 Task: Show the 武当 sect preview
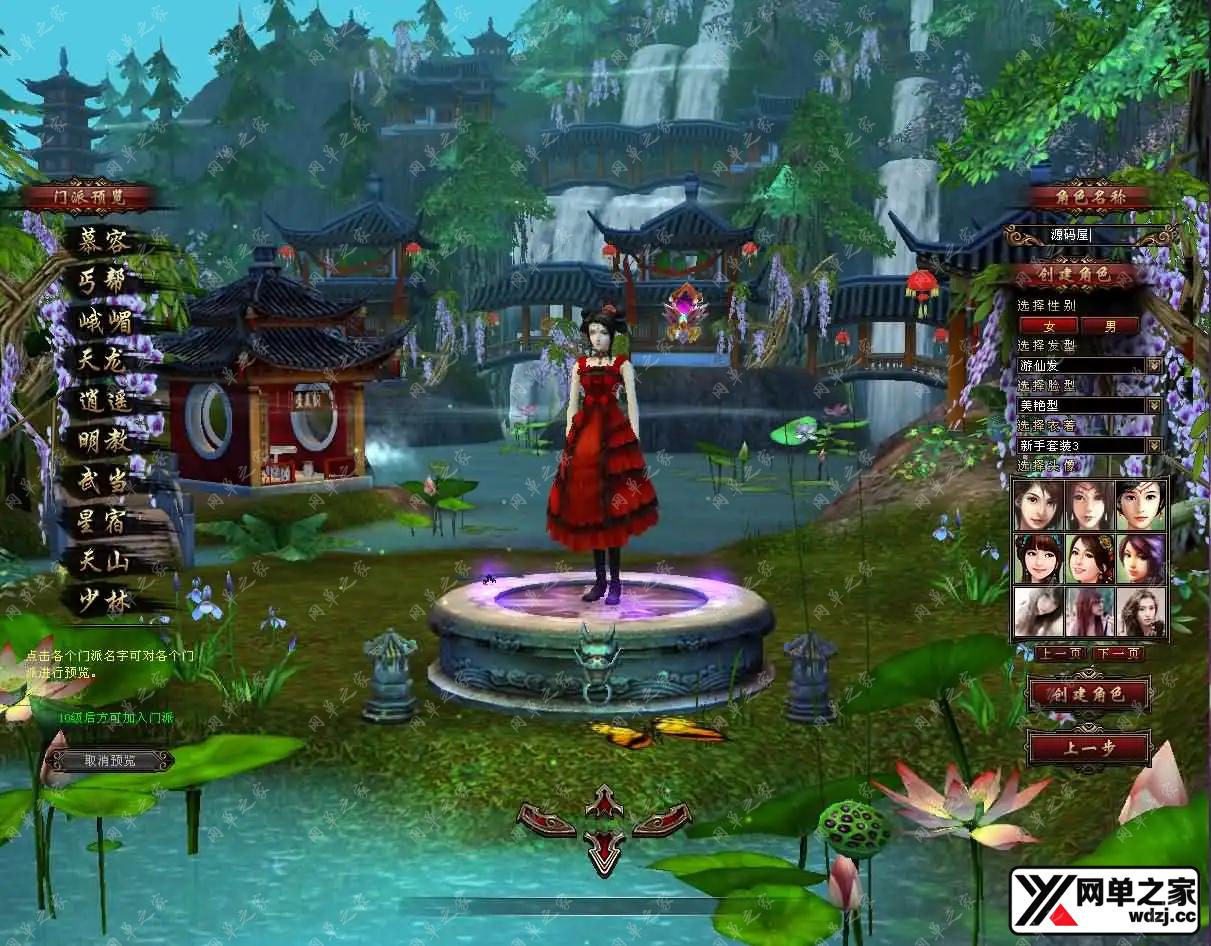point(104,481)
